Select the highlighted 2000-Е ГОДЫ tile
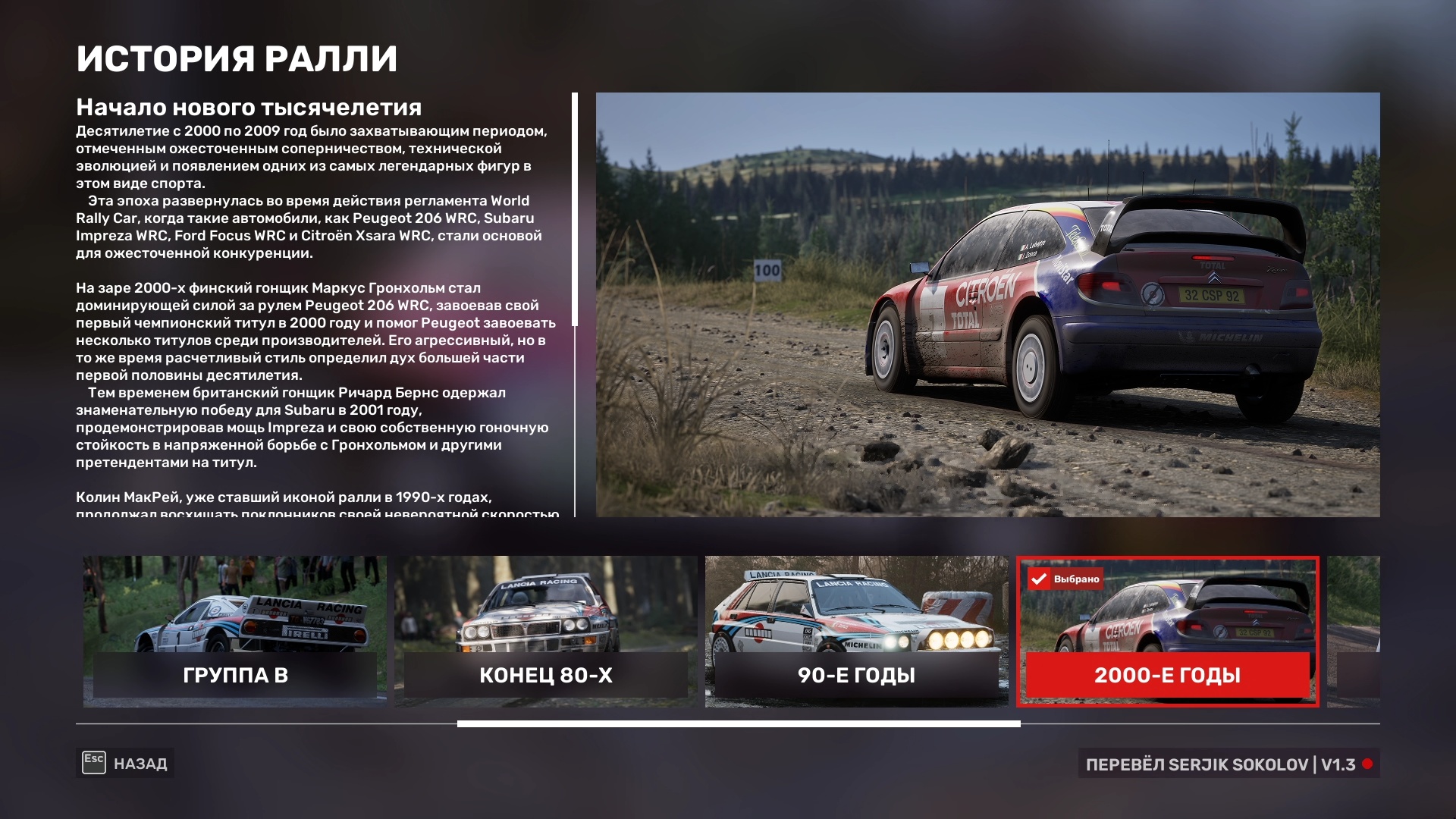Viewport: 1456px width, 819px height. click(x=1167, y=631)
